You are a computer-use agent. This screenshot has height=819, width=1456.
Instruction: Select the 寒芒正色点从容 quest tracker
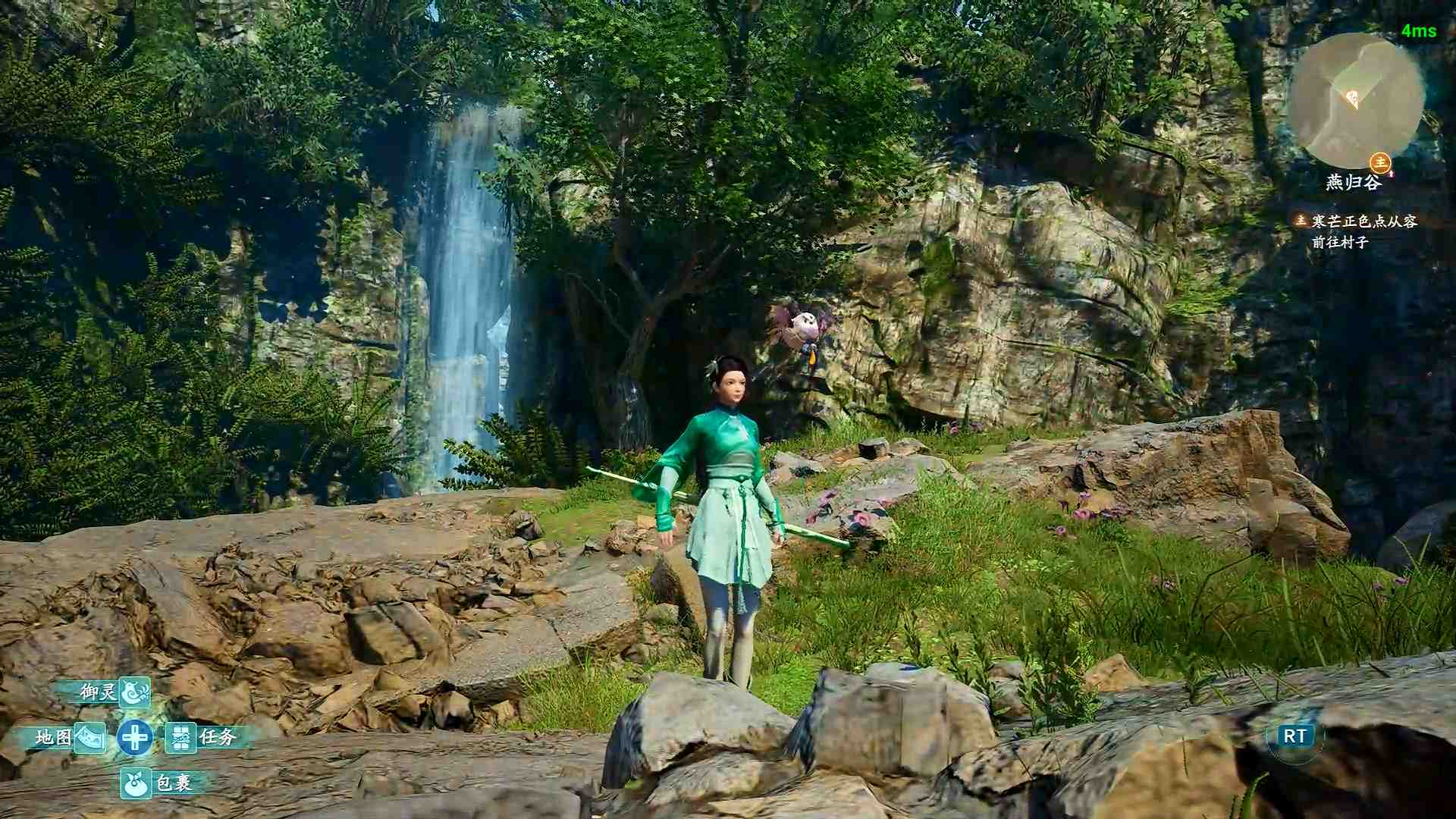click(x=1363, y=221)
